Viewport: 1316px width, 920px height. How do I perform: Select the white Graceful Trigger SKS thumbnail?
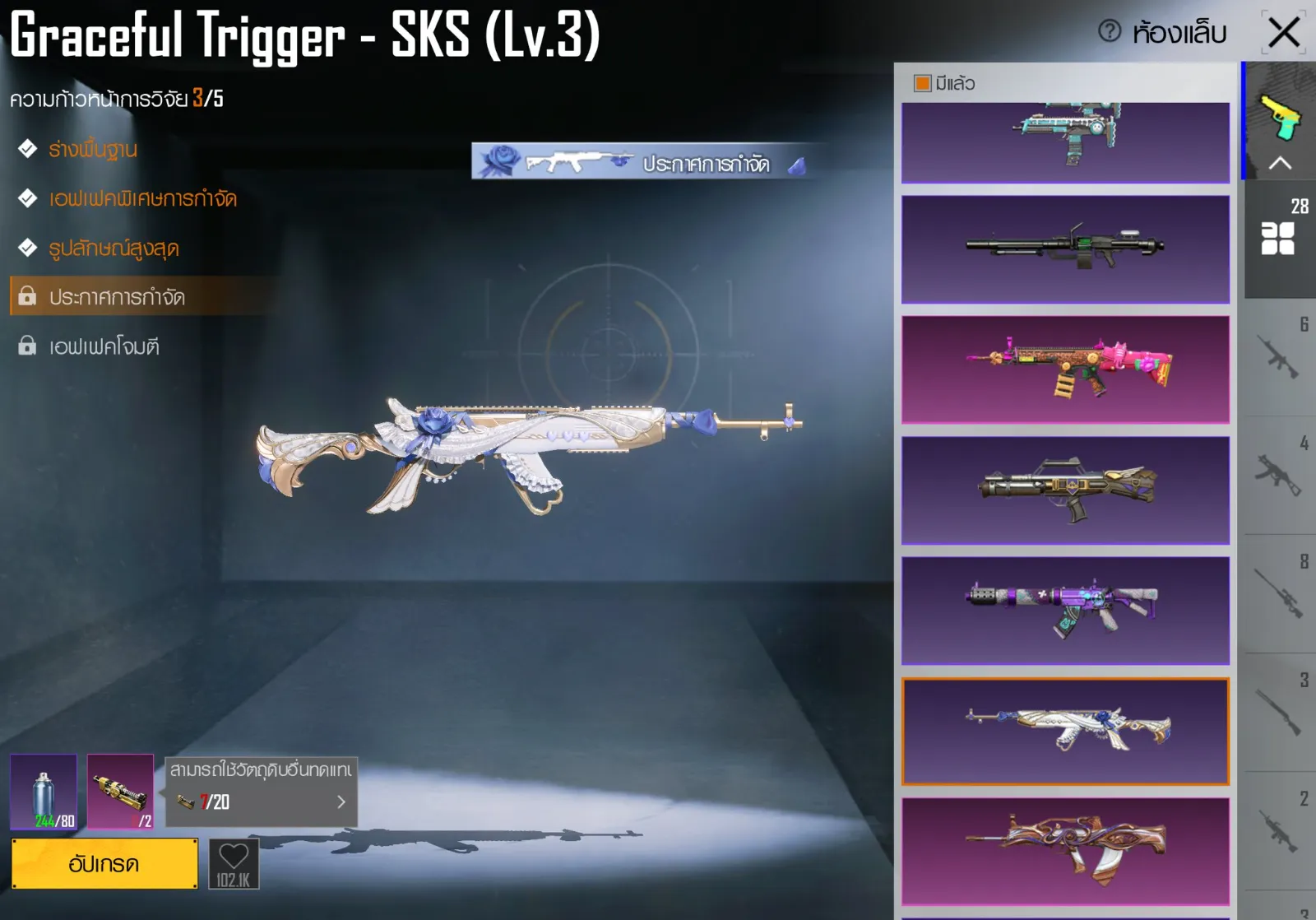(x=1065, y=731)
